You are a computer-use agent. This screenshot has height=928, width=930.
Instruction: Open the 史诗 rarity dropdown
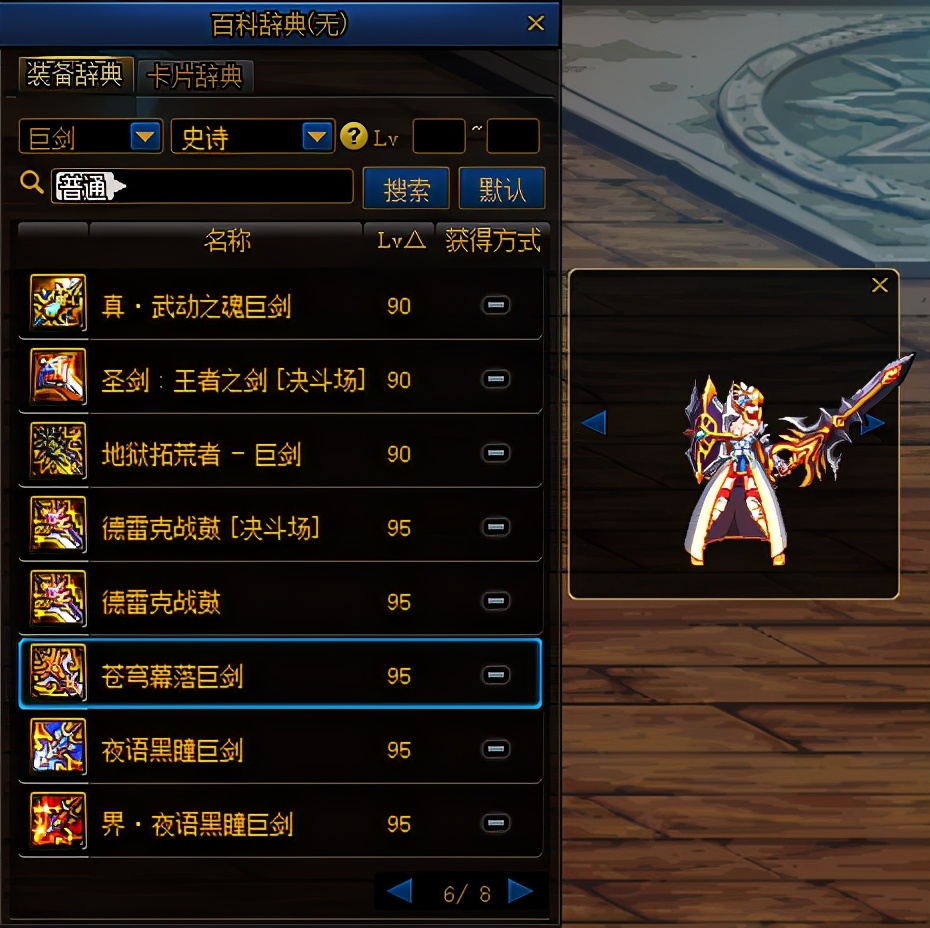coord(317,136)
